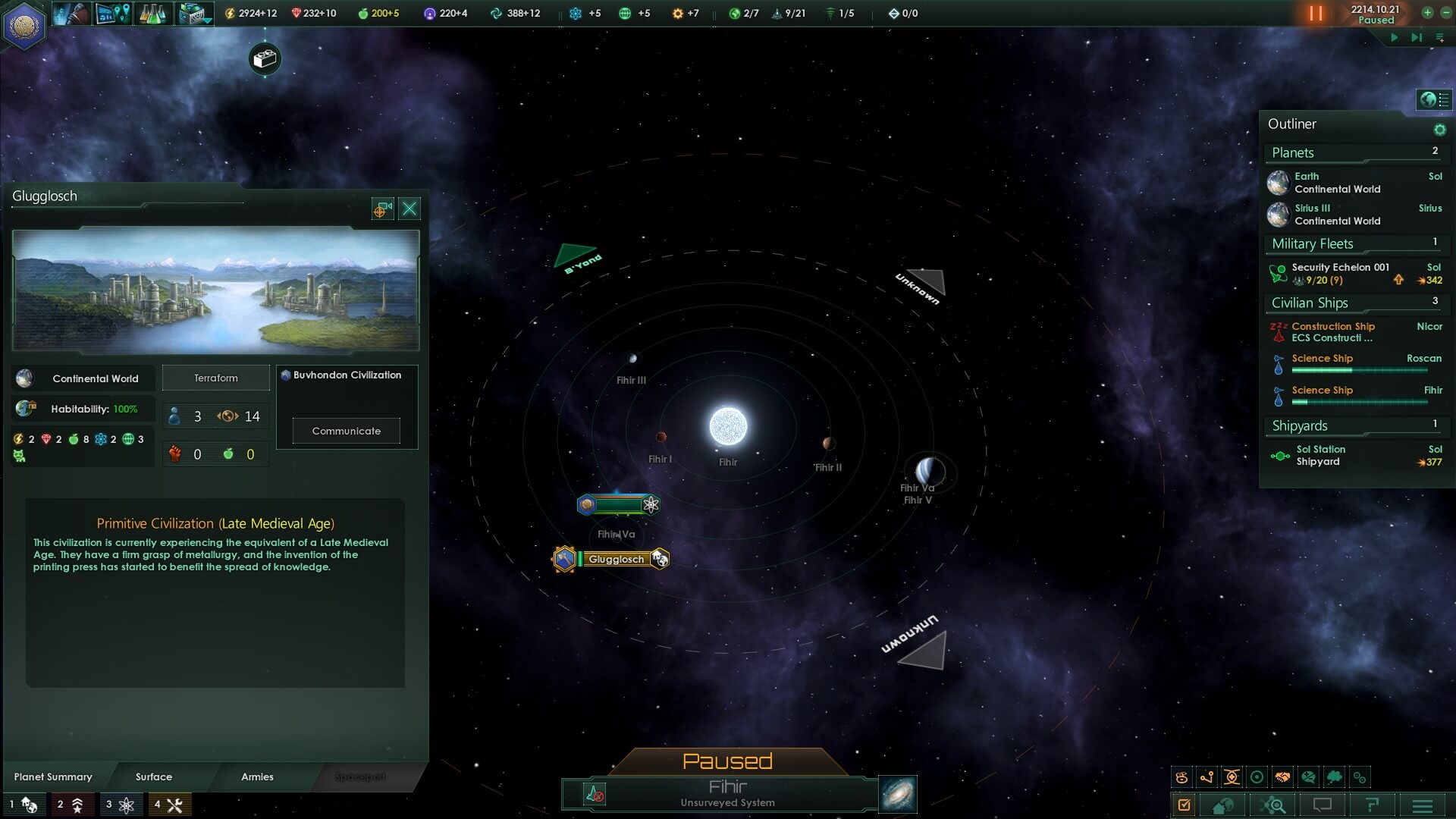The width and height of the screenshot is (1456, 819).
Task: Click the Glugglosch planet label
Action: tap(616, 560)
